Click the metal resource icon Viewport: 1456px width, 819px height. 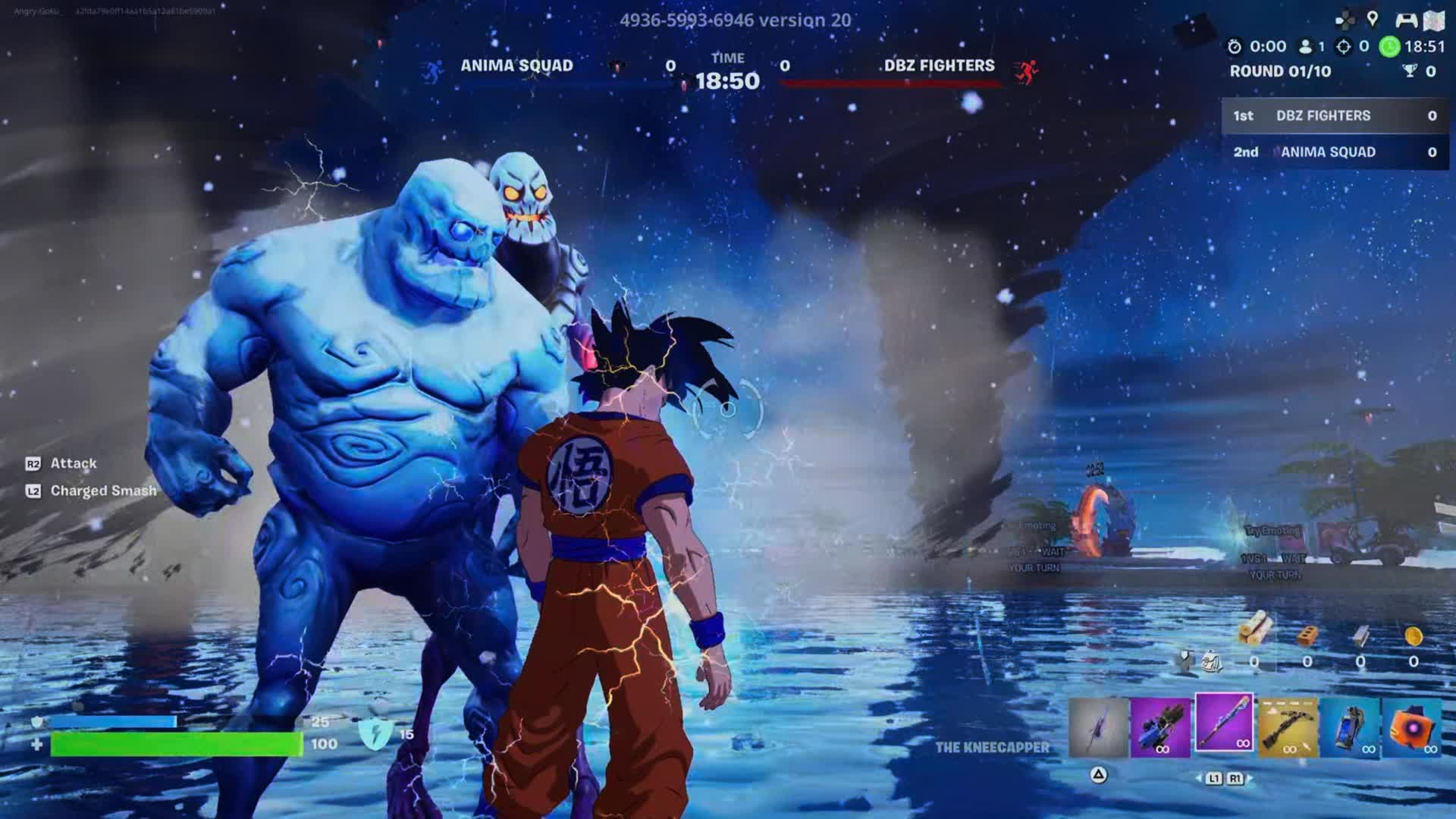(1360, 635)
